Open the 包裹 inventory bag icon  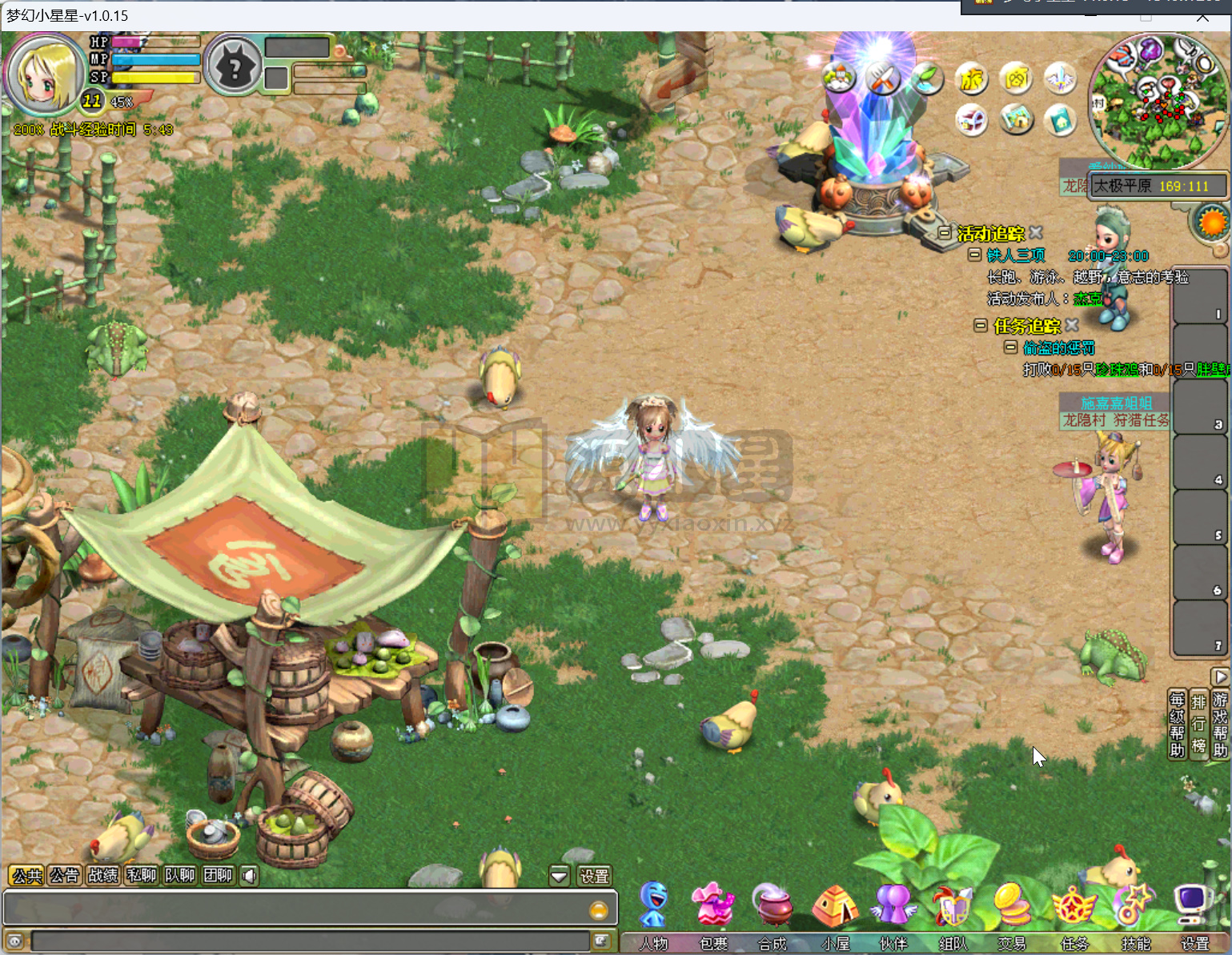tap(712, 903)
